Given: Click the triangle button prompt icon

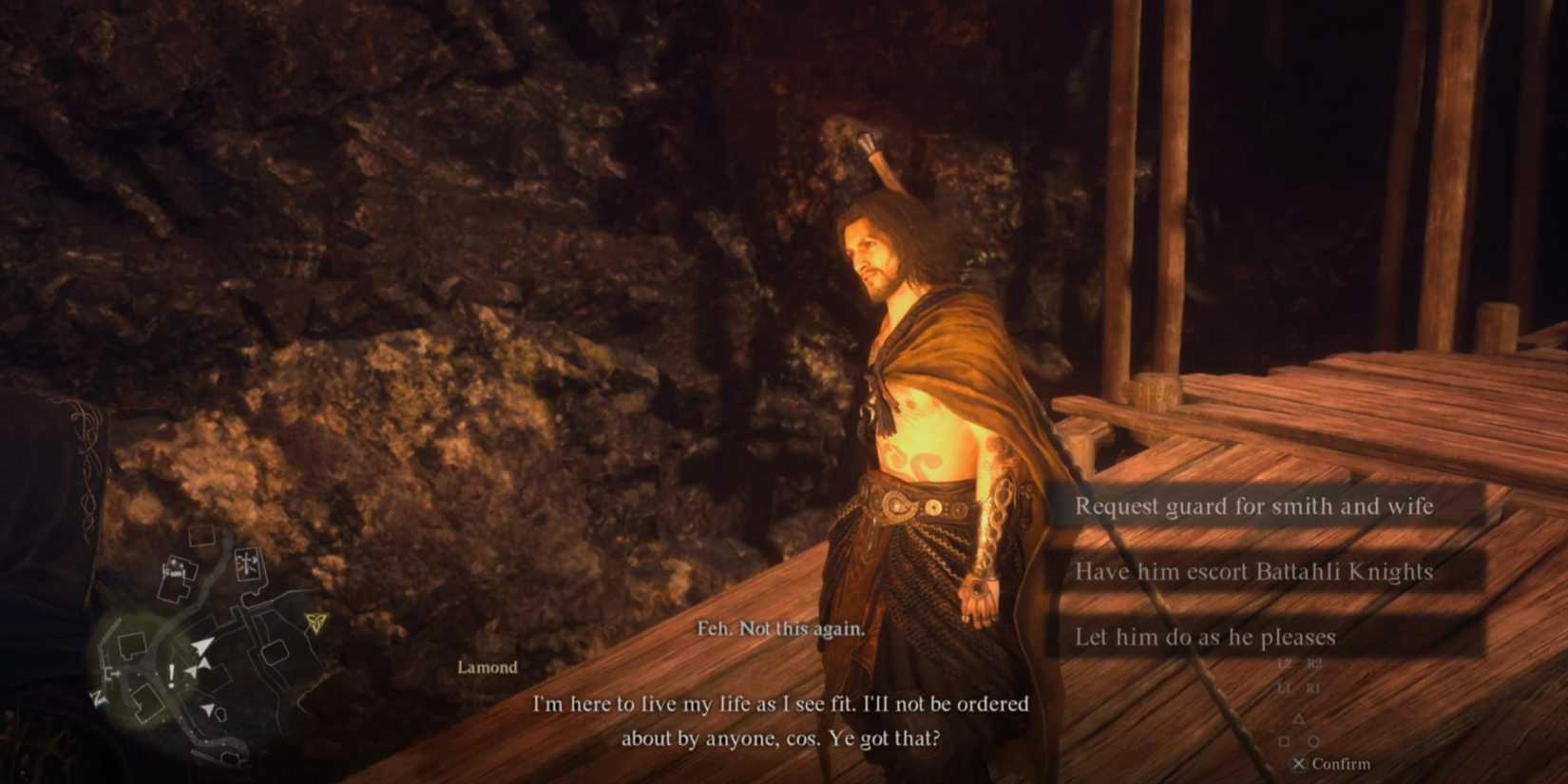Looking at the screenshot, I should point(1300,718).
